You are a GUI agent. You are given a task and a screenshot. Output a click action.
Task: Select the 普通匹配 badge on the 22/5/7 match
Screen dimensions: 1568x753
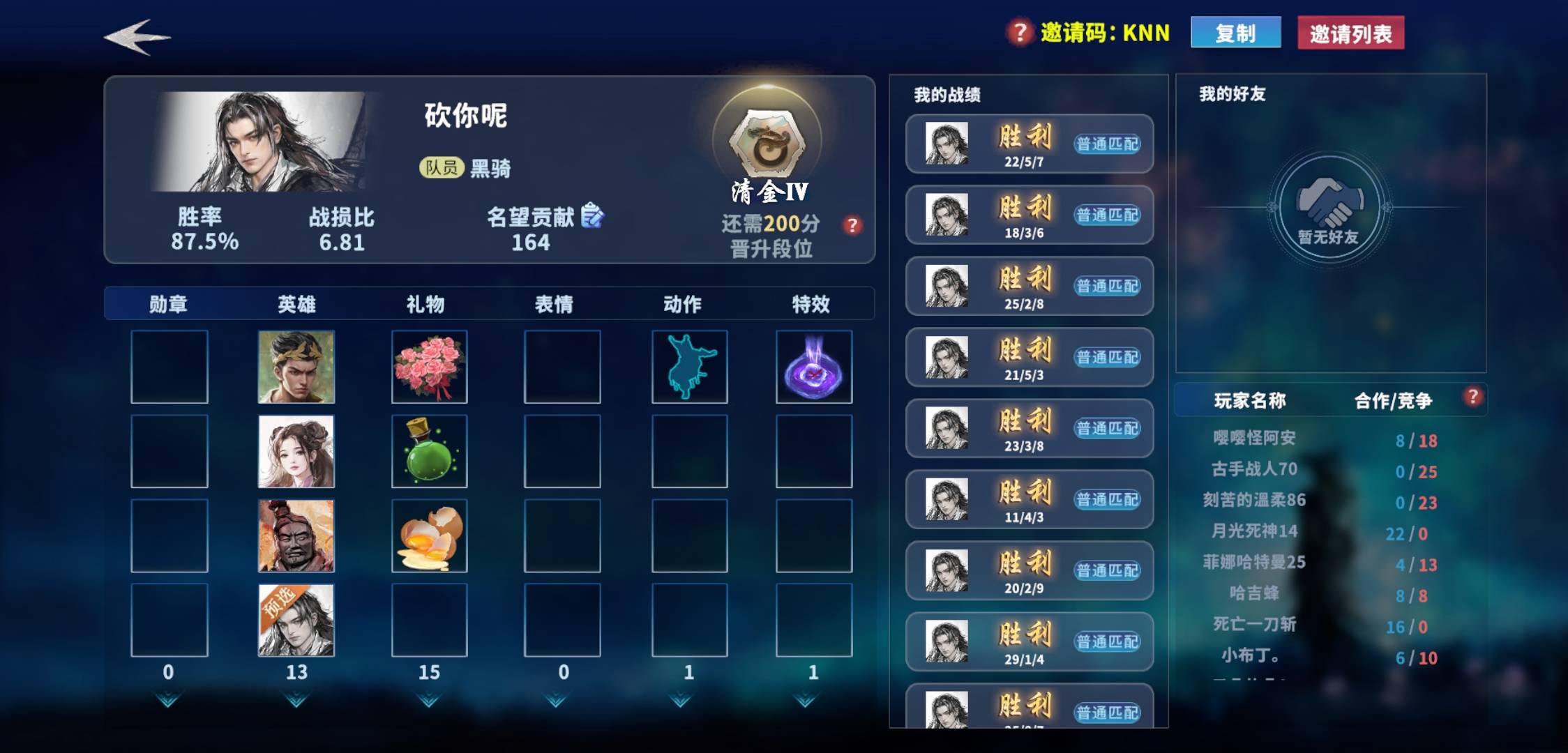[1107, 144]
